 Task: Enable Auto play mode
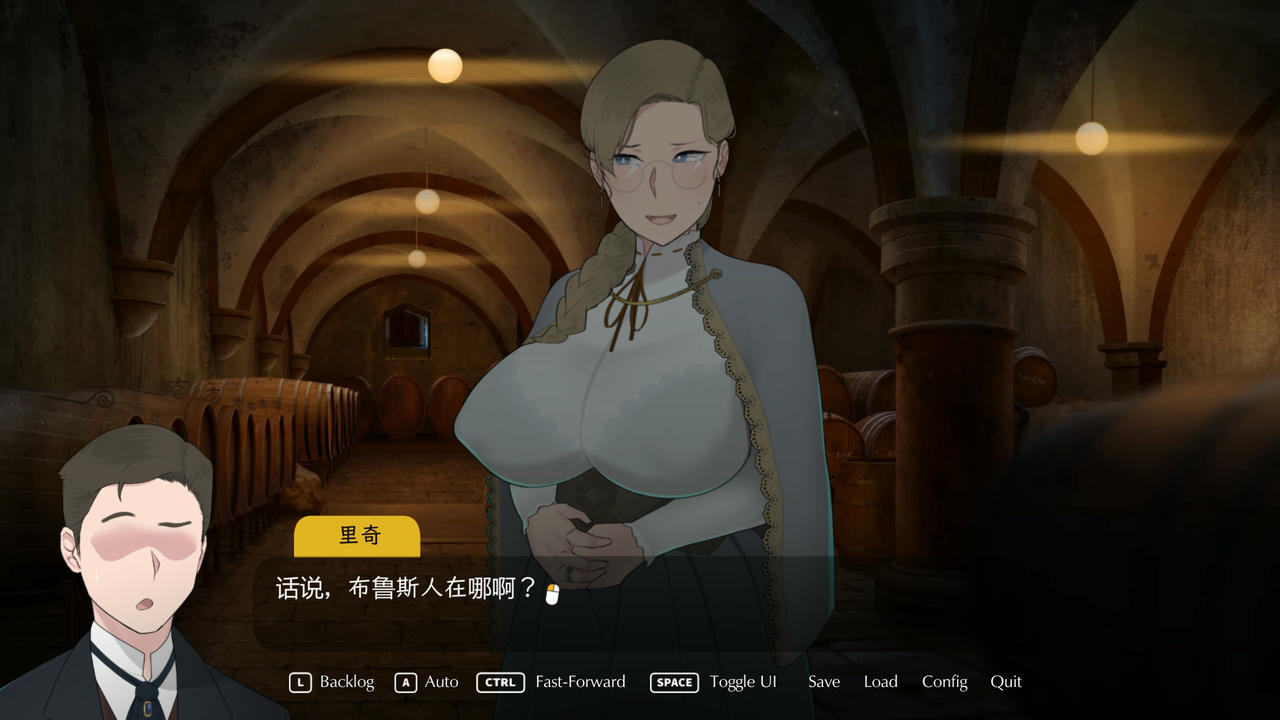tap(440, 681)
